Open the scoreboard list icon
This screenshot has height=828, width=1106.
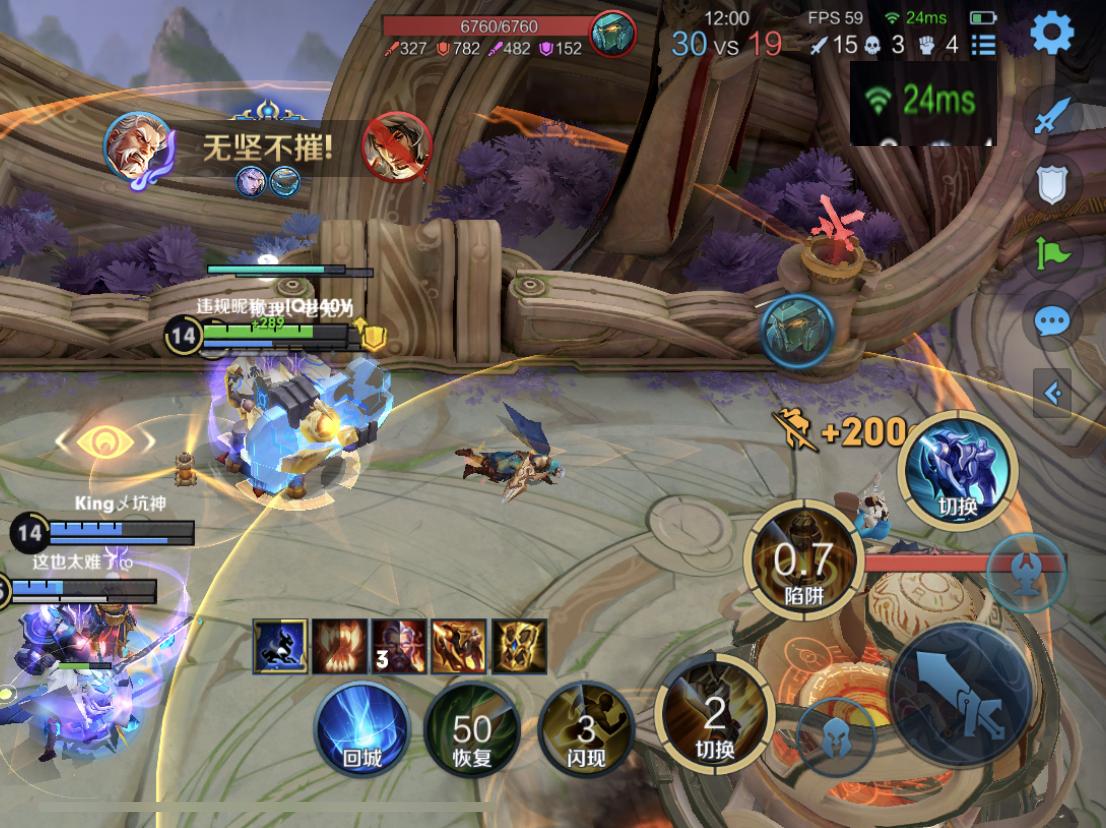point(984,44)
